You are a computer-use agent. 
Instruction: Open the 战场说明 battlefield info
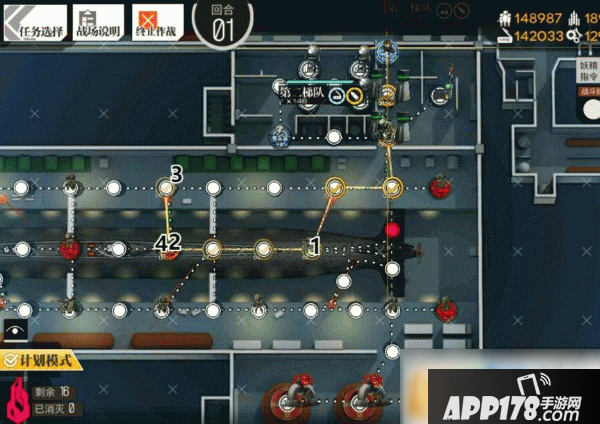pyautogui.click(x=98, y=21)
